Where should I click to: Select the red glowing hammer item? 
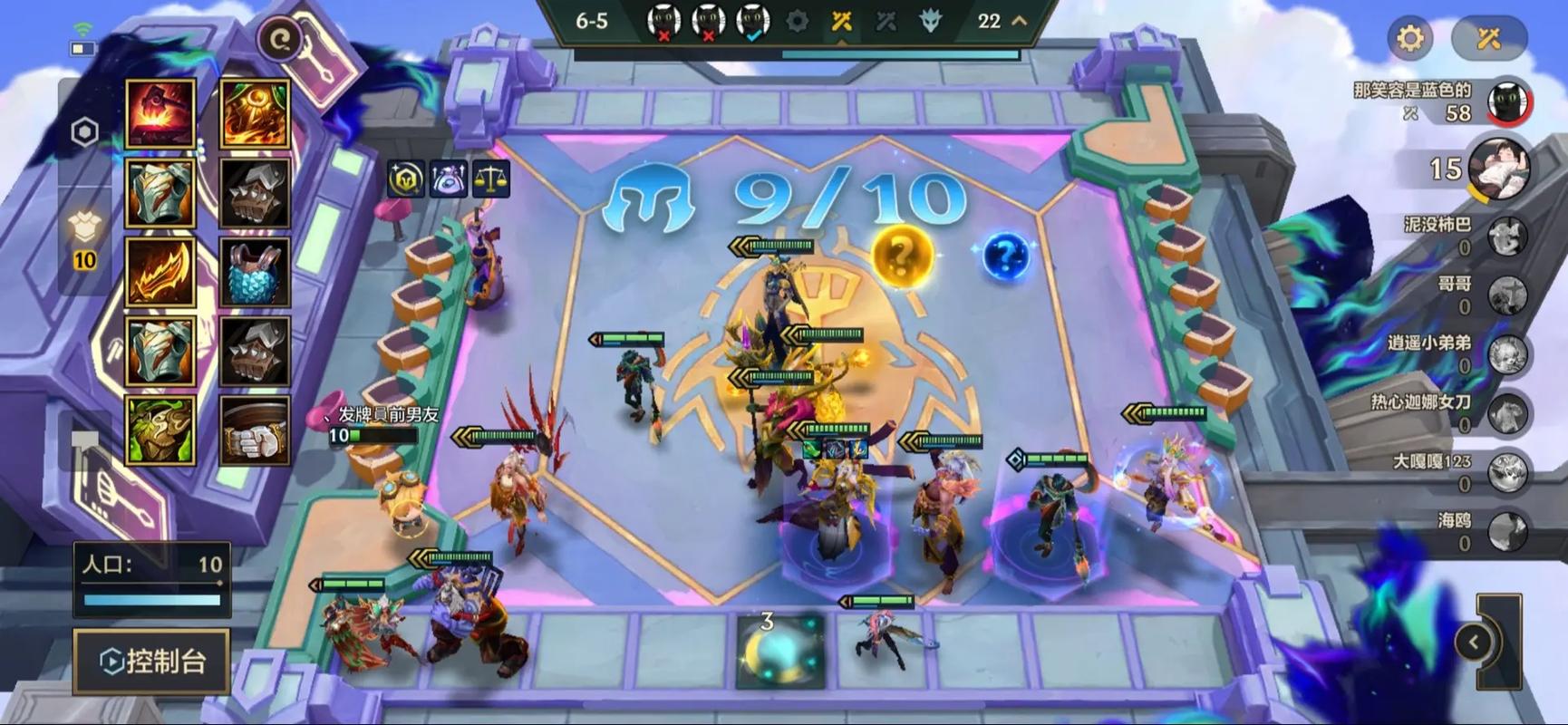(160, 113)
